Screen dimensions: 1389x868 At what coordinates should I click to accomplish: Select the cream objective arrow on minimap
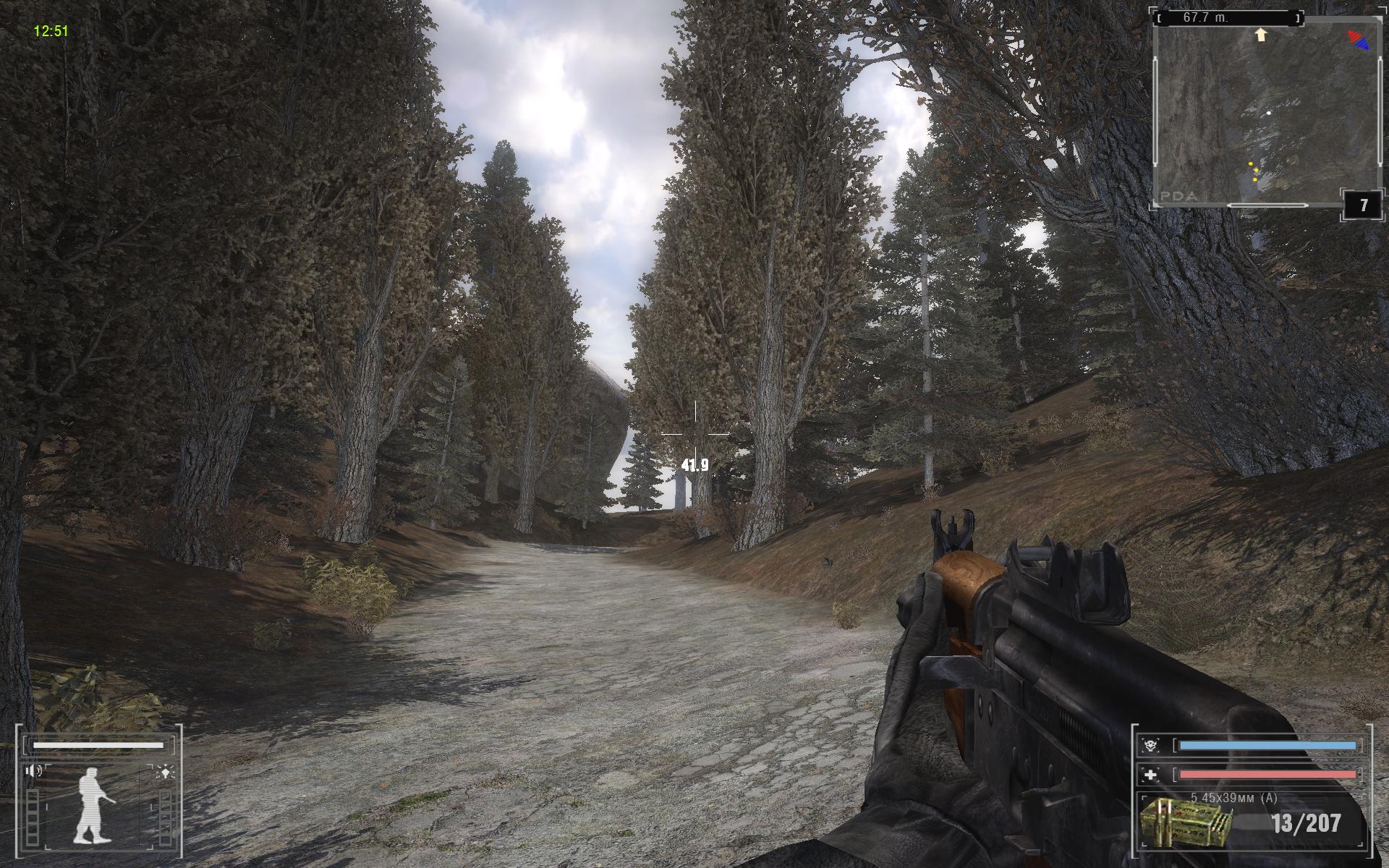(x=1262, y=34)
